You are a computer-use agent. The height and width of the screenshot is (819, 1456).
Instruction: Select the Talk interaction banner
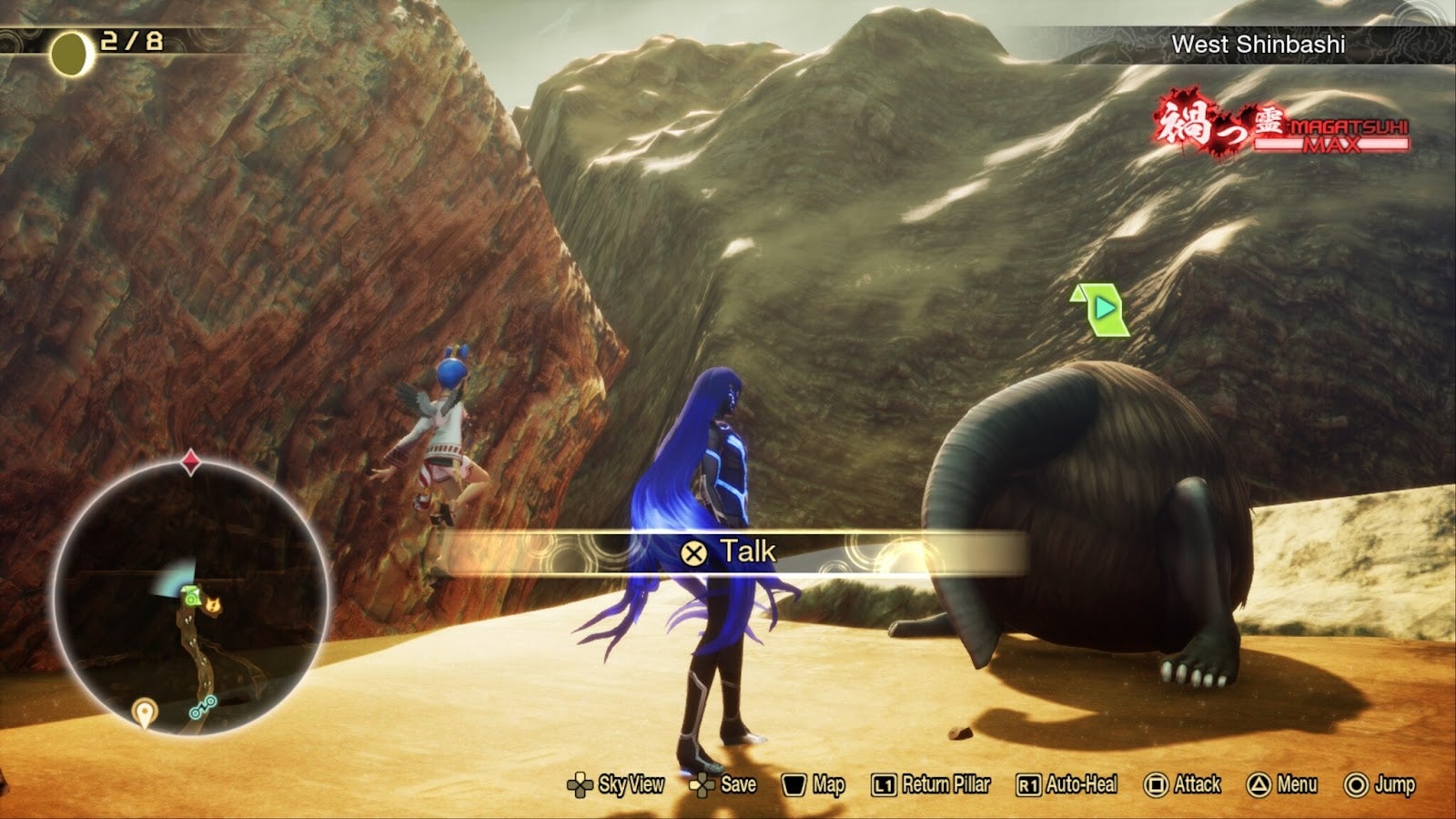pos(728,551)
